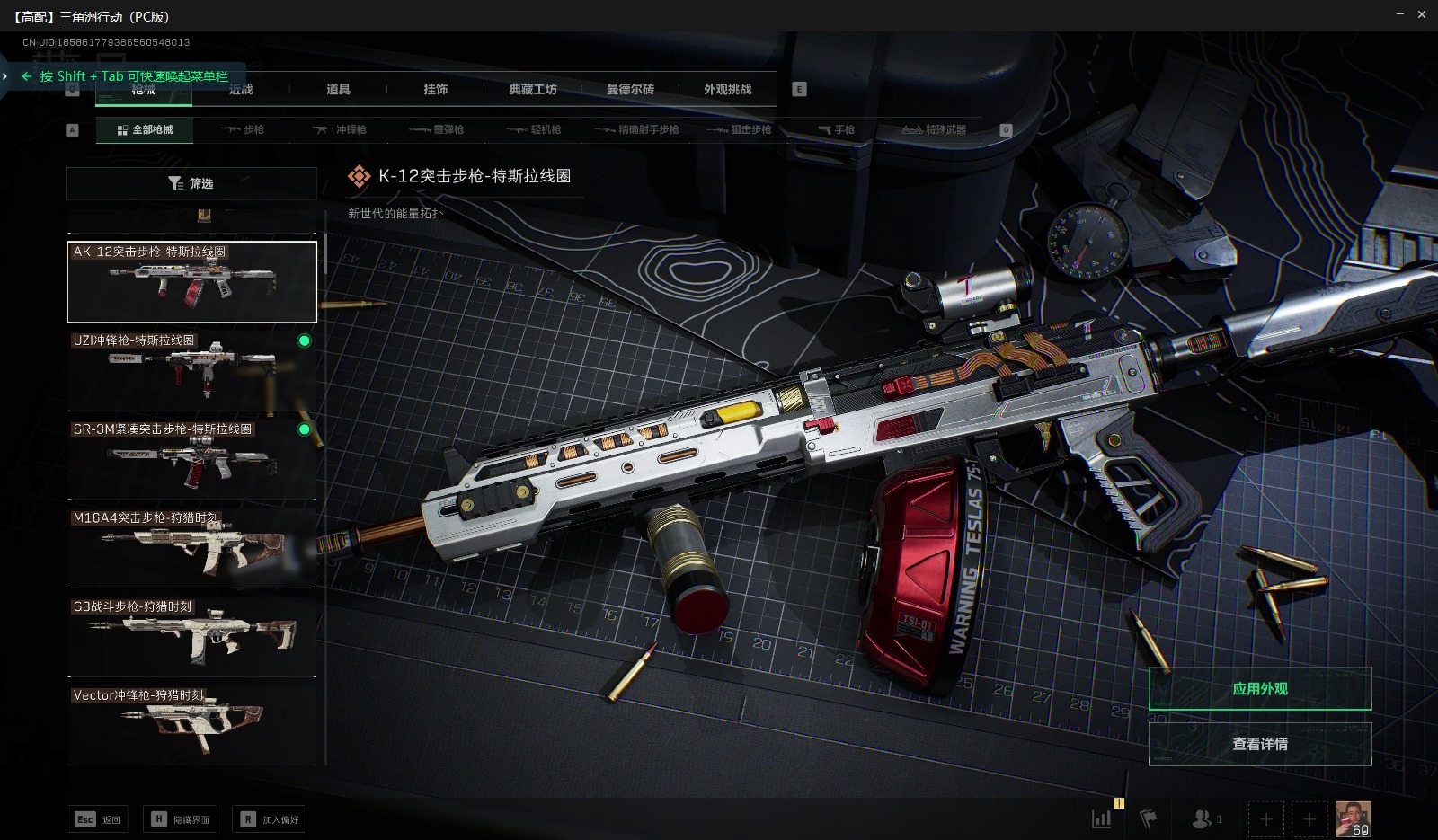Switch to the 曼德尔砖 tab
This screenshot has width=1438, height=840.
[630, 89]
